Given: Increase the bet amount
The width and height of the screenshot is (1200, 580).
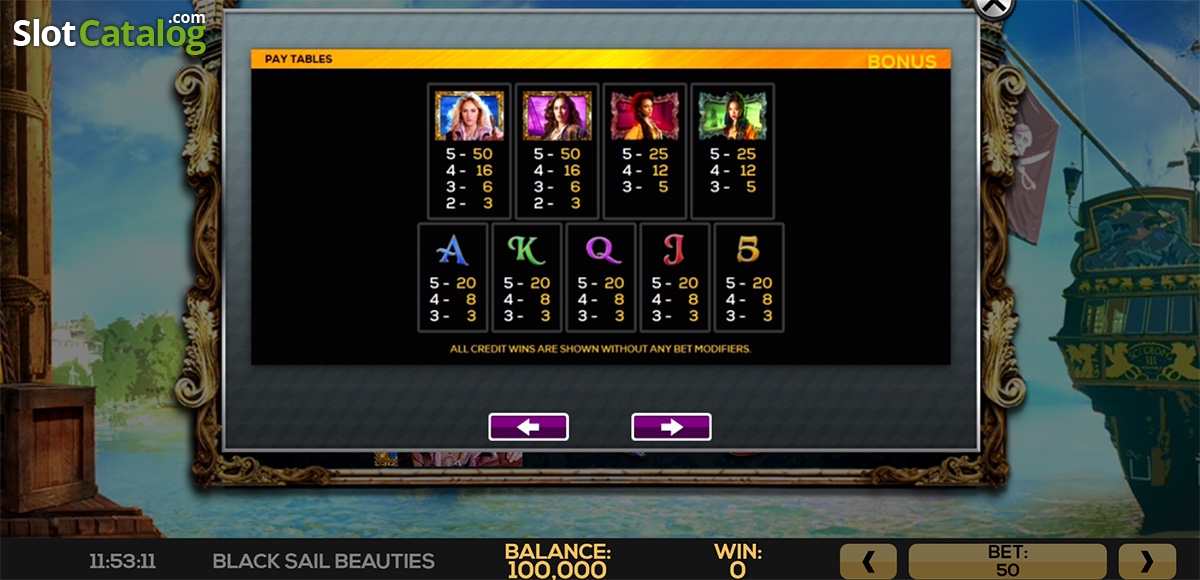Looking at the screenshot, I should (1146, 561).
